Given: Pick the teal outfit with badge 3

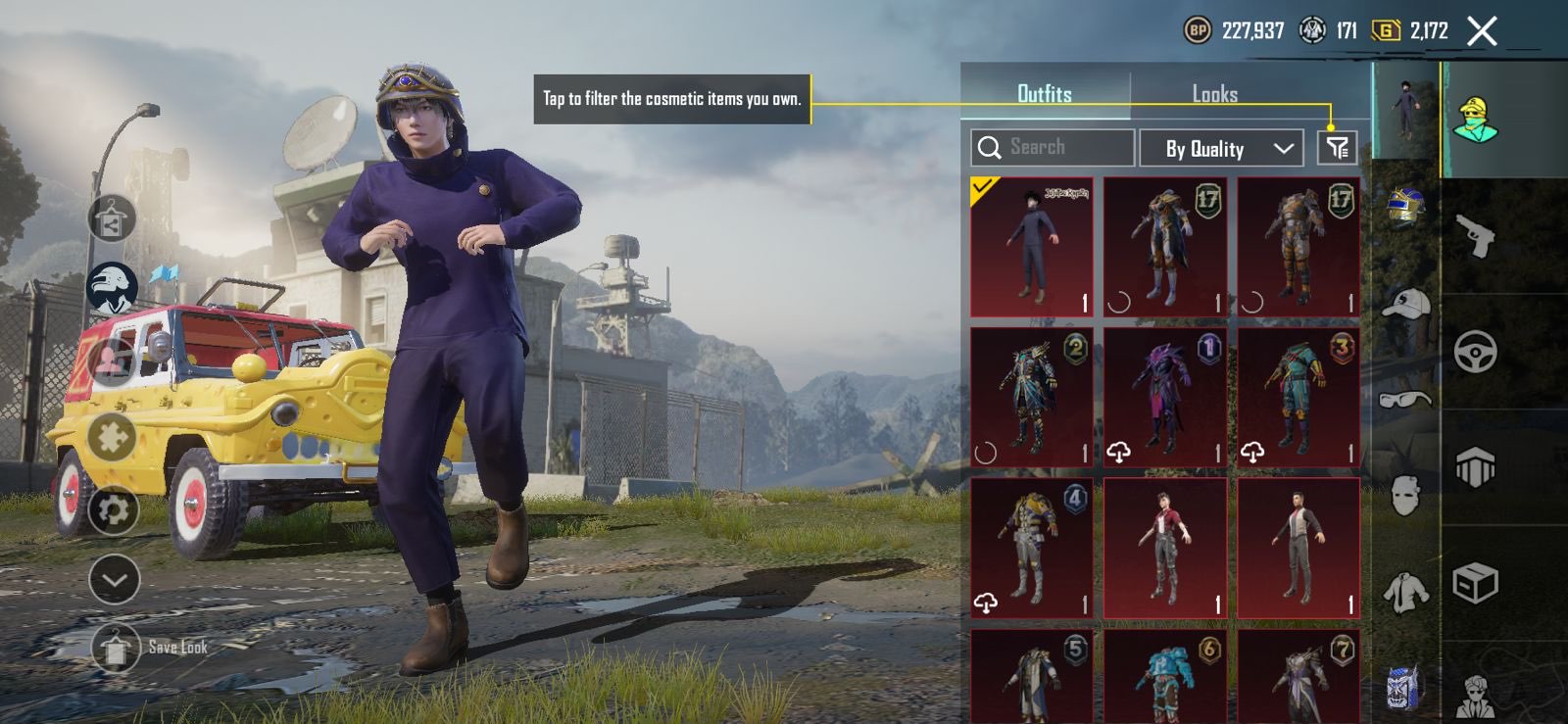Looking at the screenshot, I should (x=1298, y=397).
